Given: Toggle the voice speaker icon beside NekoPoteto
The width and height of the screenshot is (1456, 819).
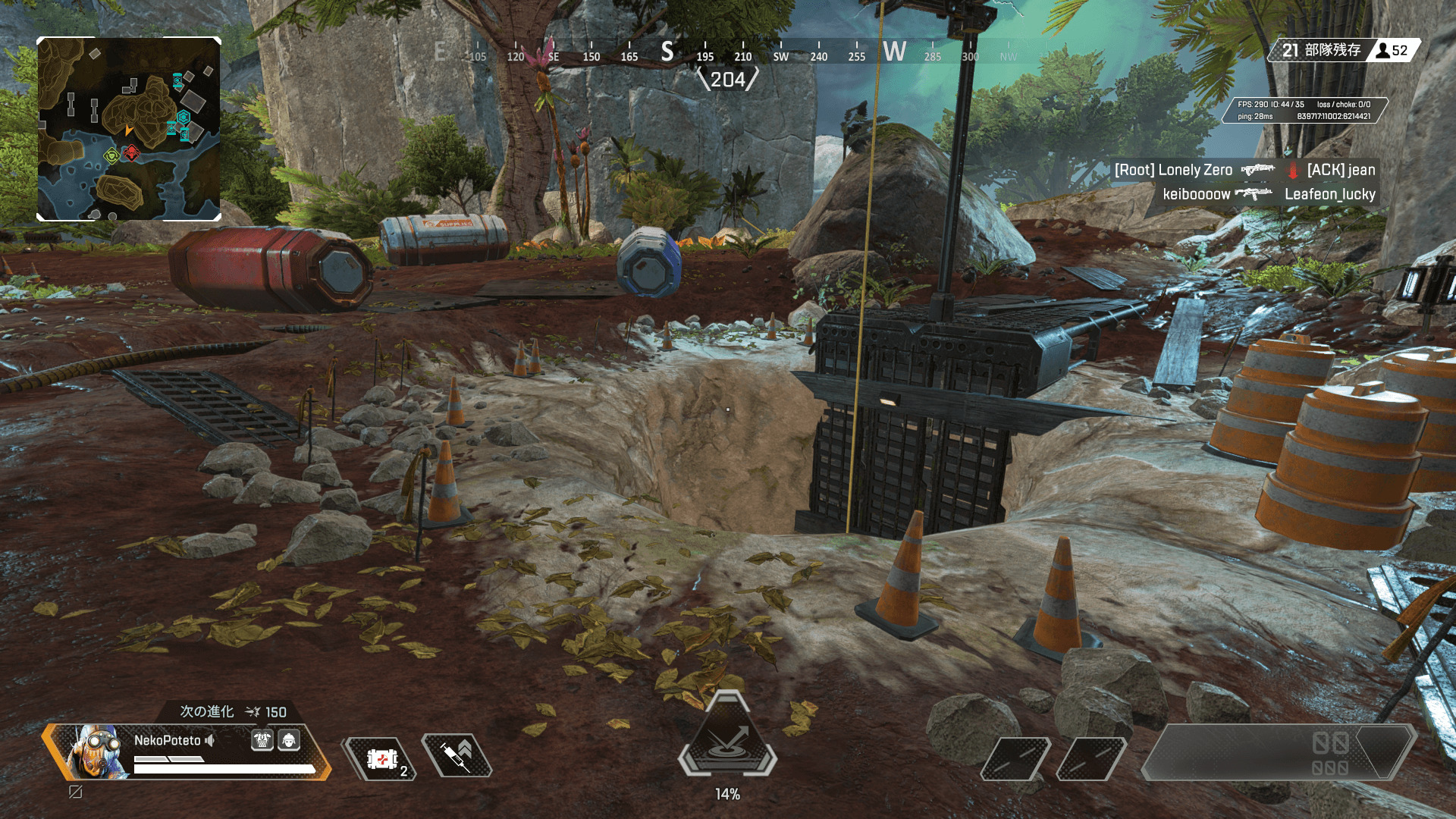Looking at the screenshot, I should [x=210, y=740].
